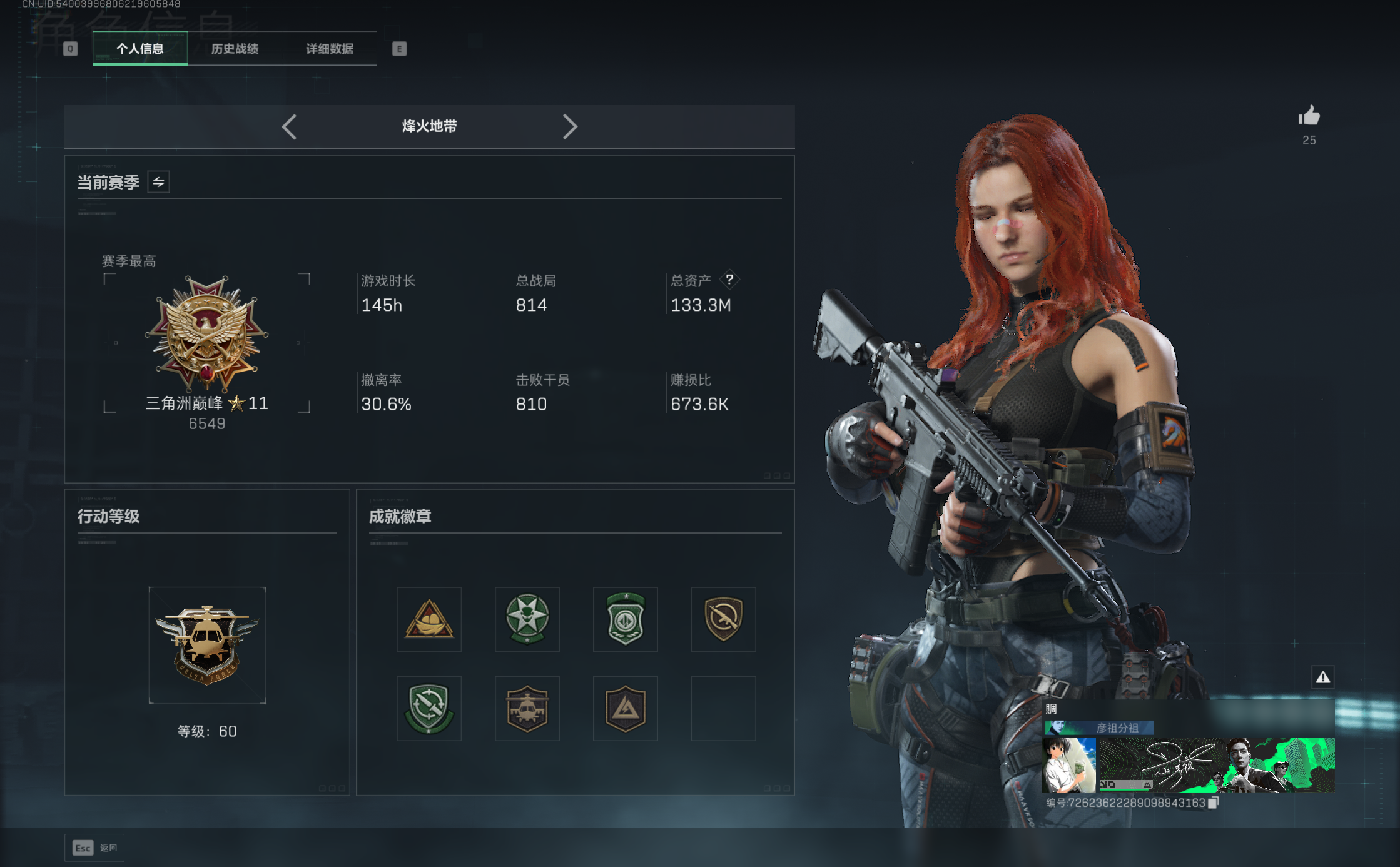The height and width of the screenshot is (867, 1400).
Task: Select the red triangle achievement badge
Action: (429, 619)
